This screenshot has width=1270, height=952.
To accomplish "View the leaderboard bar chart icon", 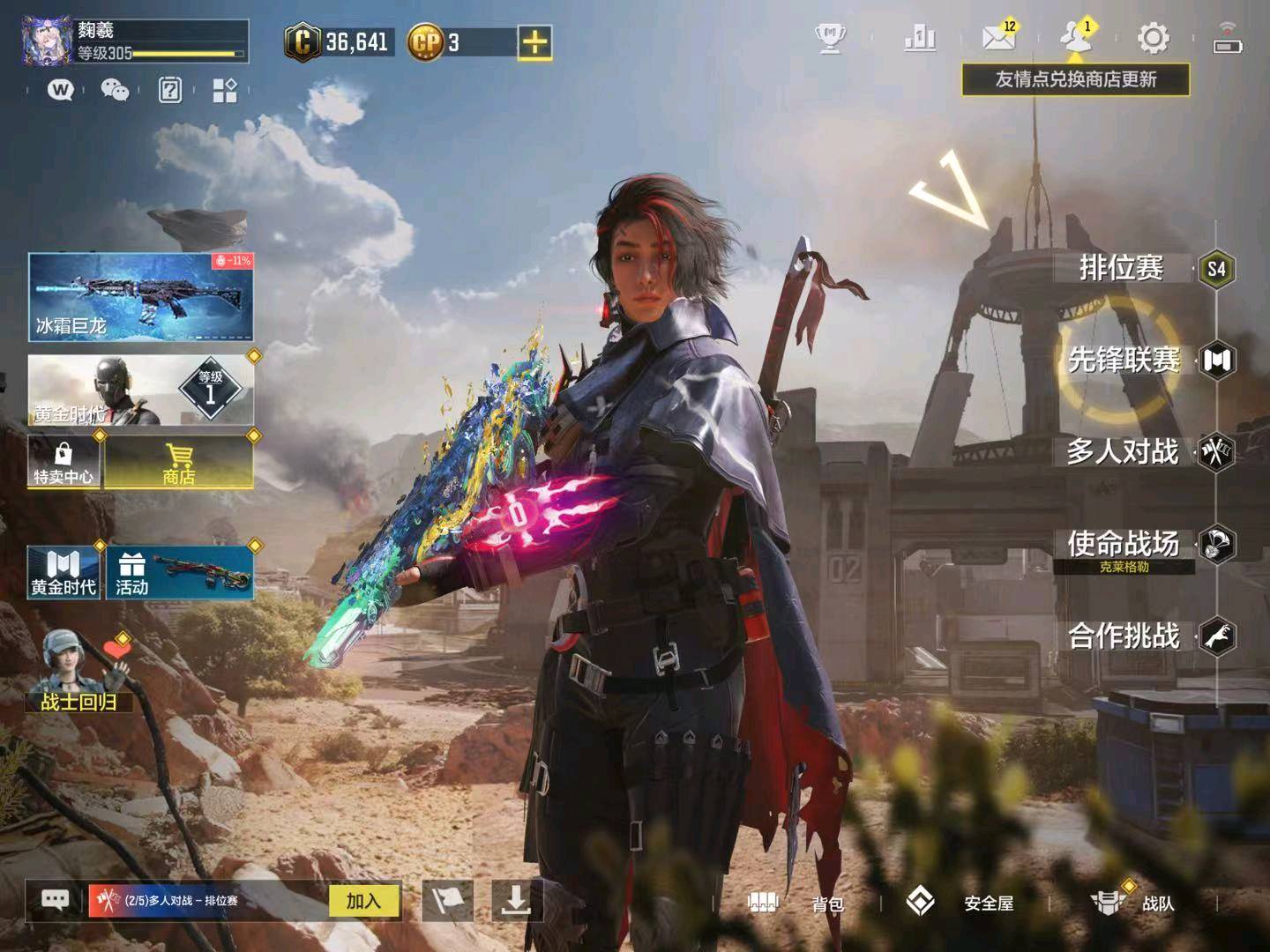I will click(x=920, y=39).
